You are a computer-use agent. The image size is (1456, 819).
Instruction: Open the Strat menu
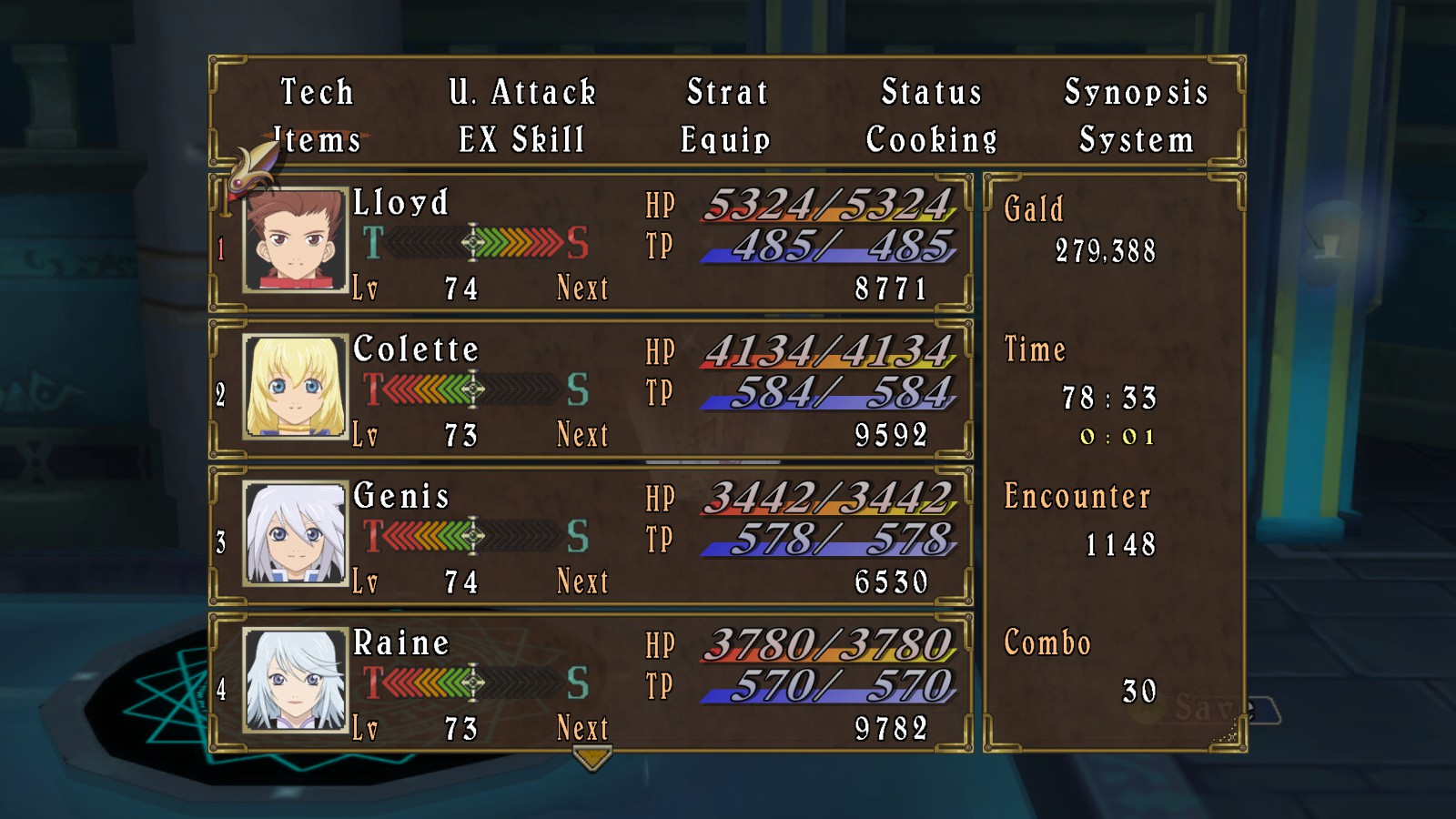(x=727, y=92)
